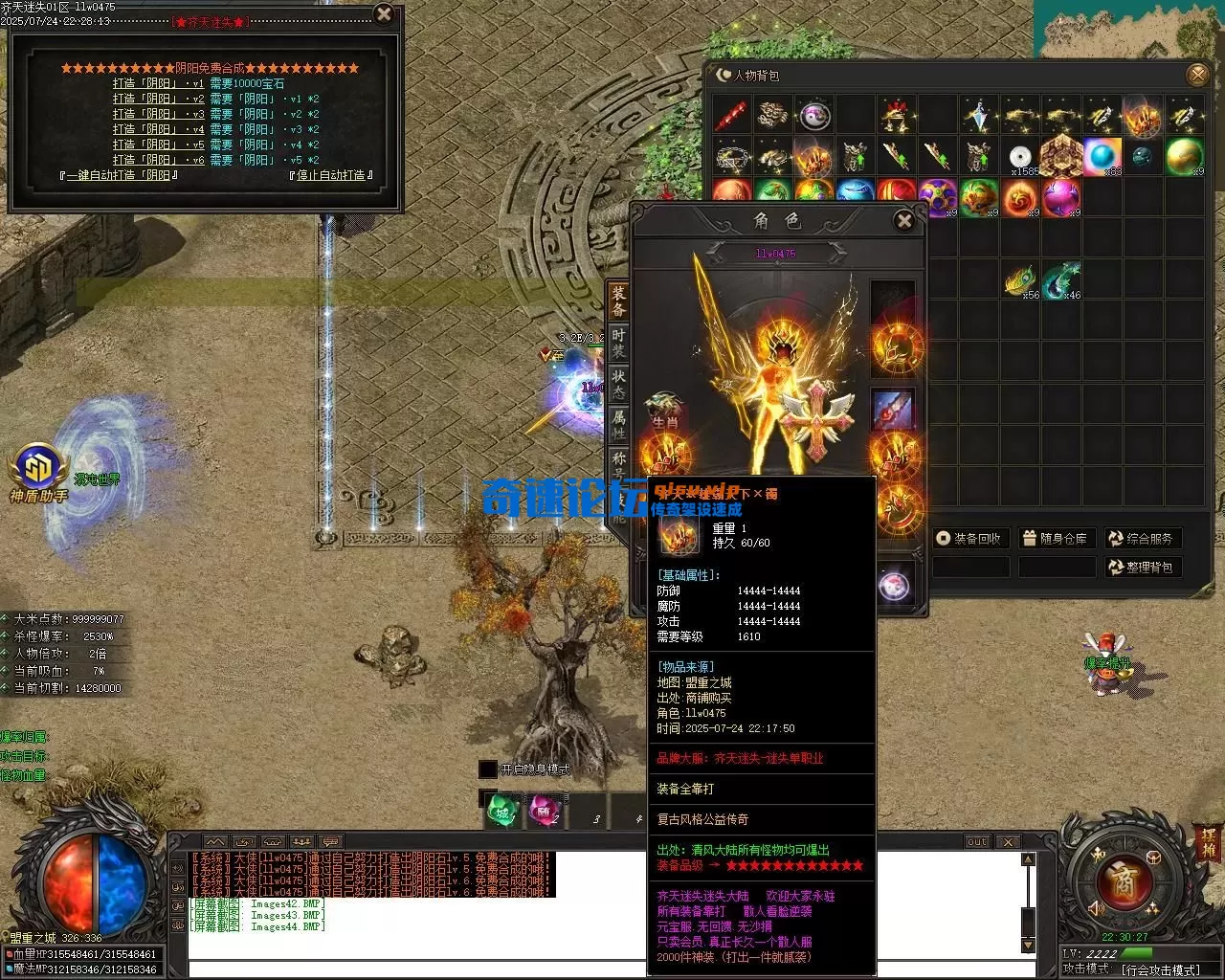Image resolution: width=1225 pixels, height=980 pixels.
Task: Open 装备回收 equipment recycling
Action: coord(969,539)
